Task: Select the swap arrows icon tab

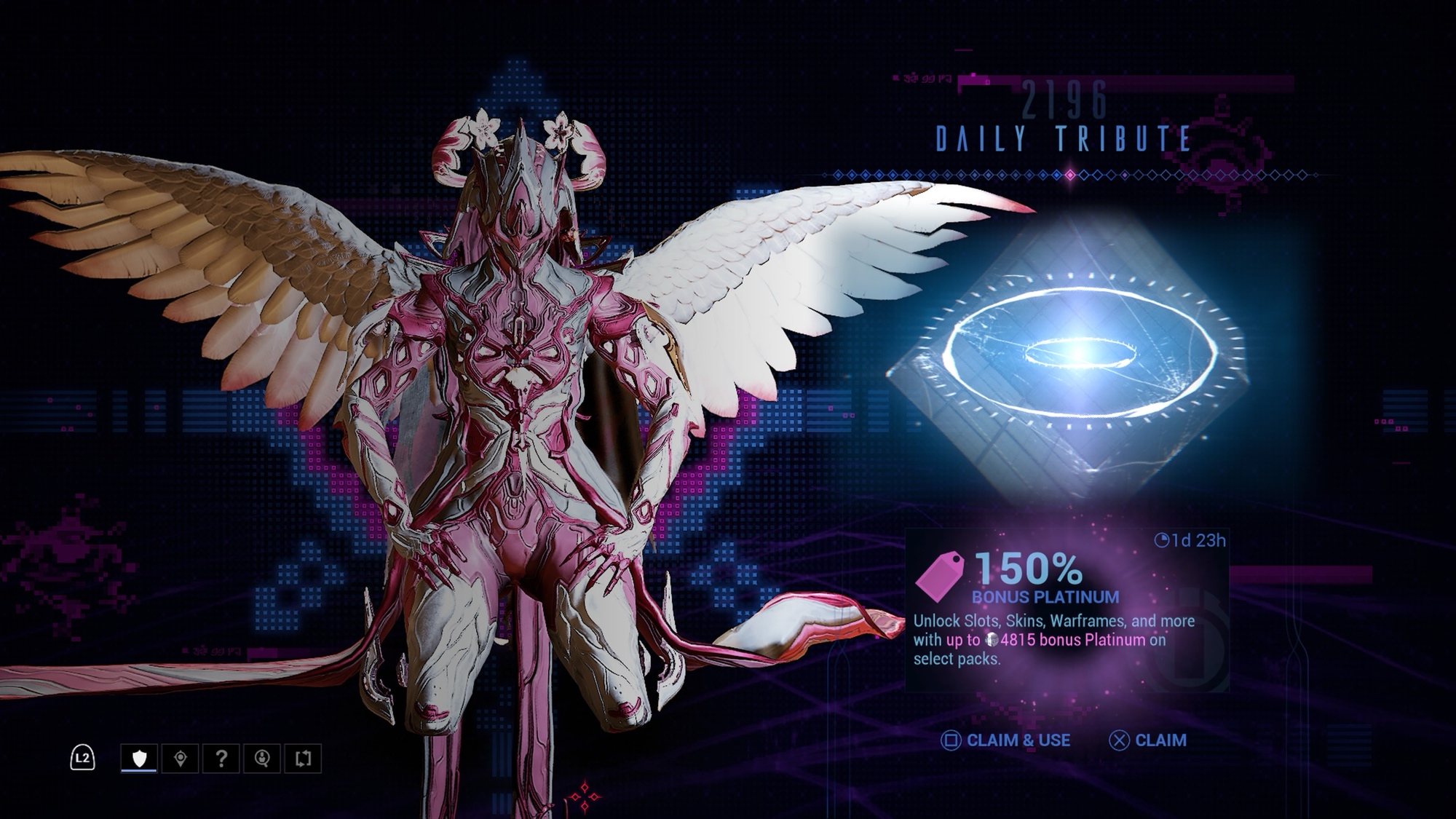Action: click(304, 759)
